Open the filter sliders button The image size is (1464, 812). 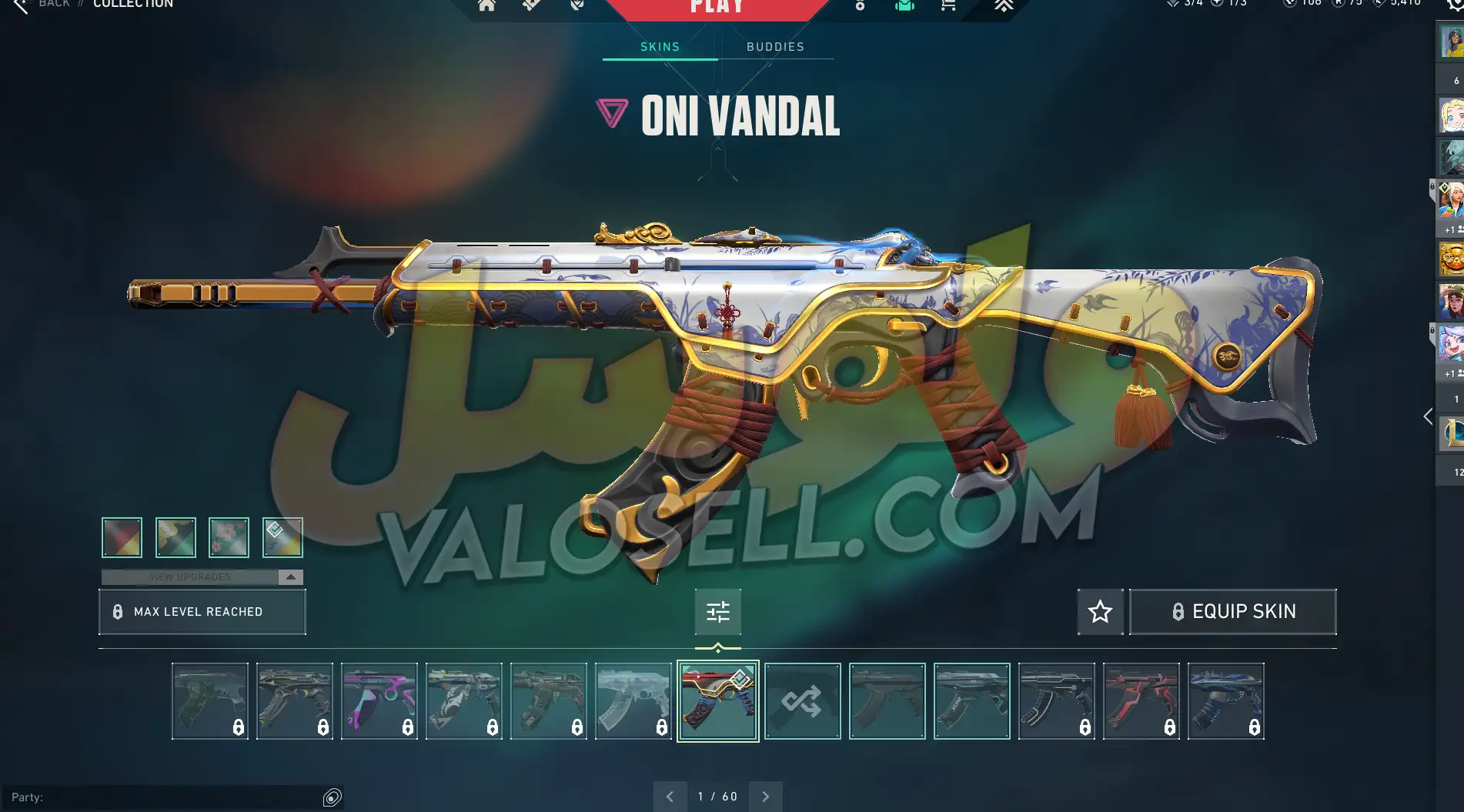(717, 612)
